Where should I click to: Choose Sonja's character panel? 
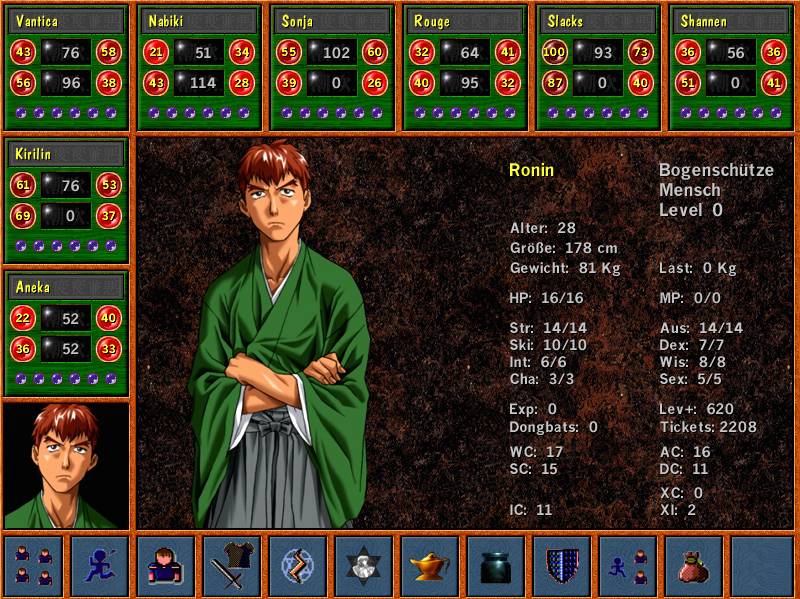pos(332,67)
